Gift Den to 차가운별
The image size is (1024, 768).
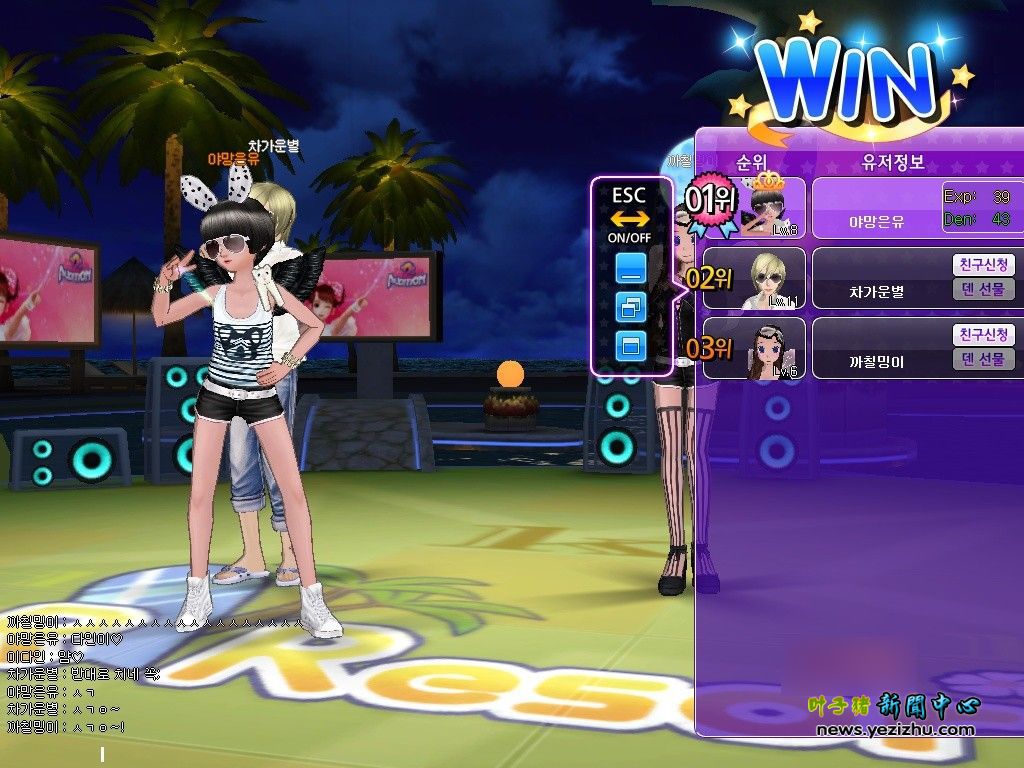coord(983,290)
